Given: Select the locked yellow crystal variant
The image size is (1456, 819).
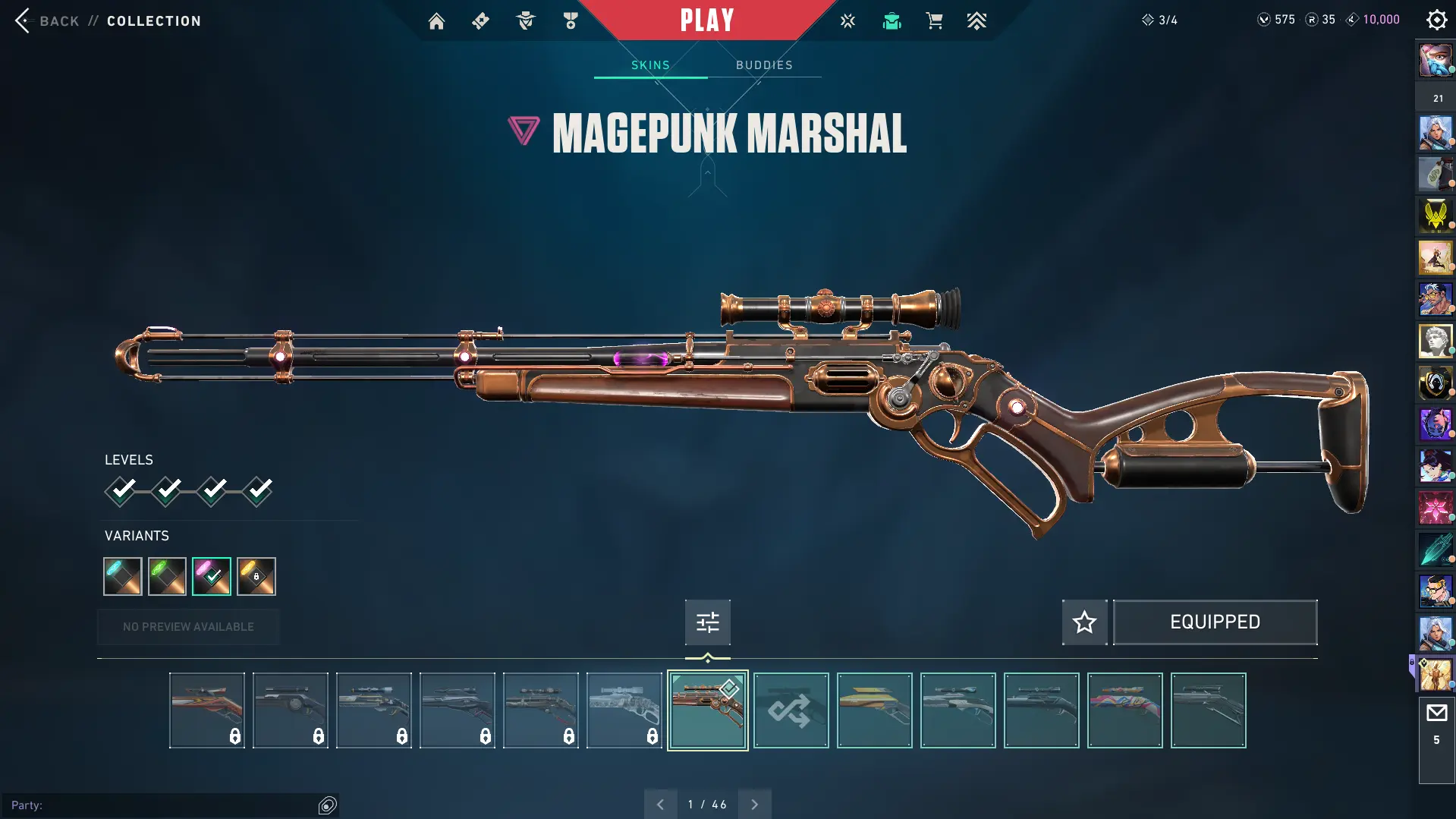Looking at the screenshot, I should (x=256, y=576).
